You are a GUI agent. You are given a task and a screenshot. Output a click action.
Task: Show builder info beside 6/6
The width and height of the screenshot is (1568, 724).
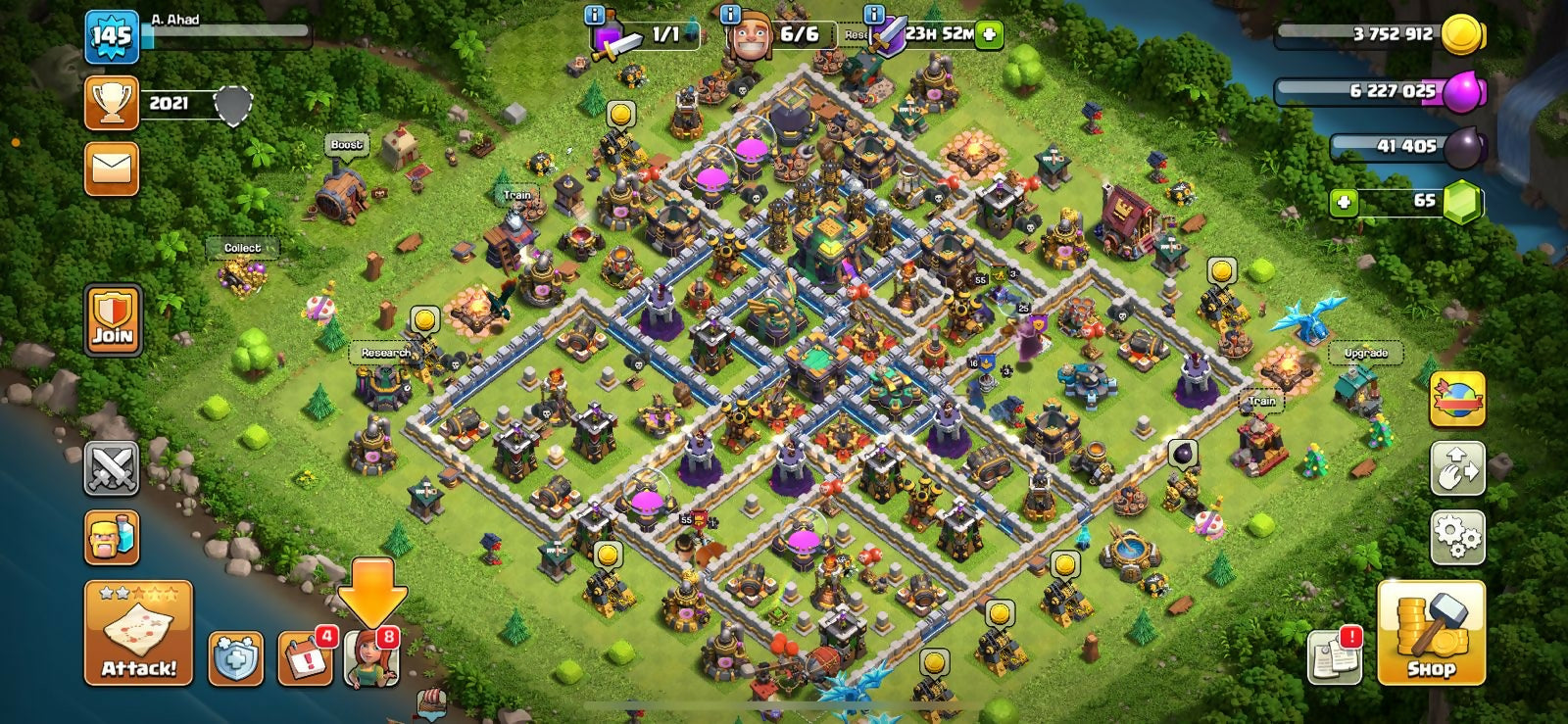[x=729, y=14]
